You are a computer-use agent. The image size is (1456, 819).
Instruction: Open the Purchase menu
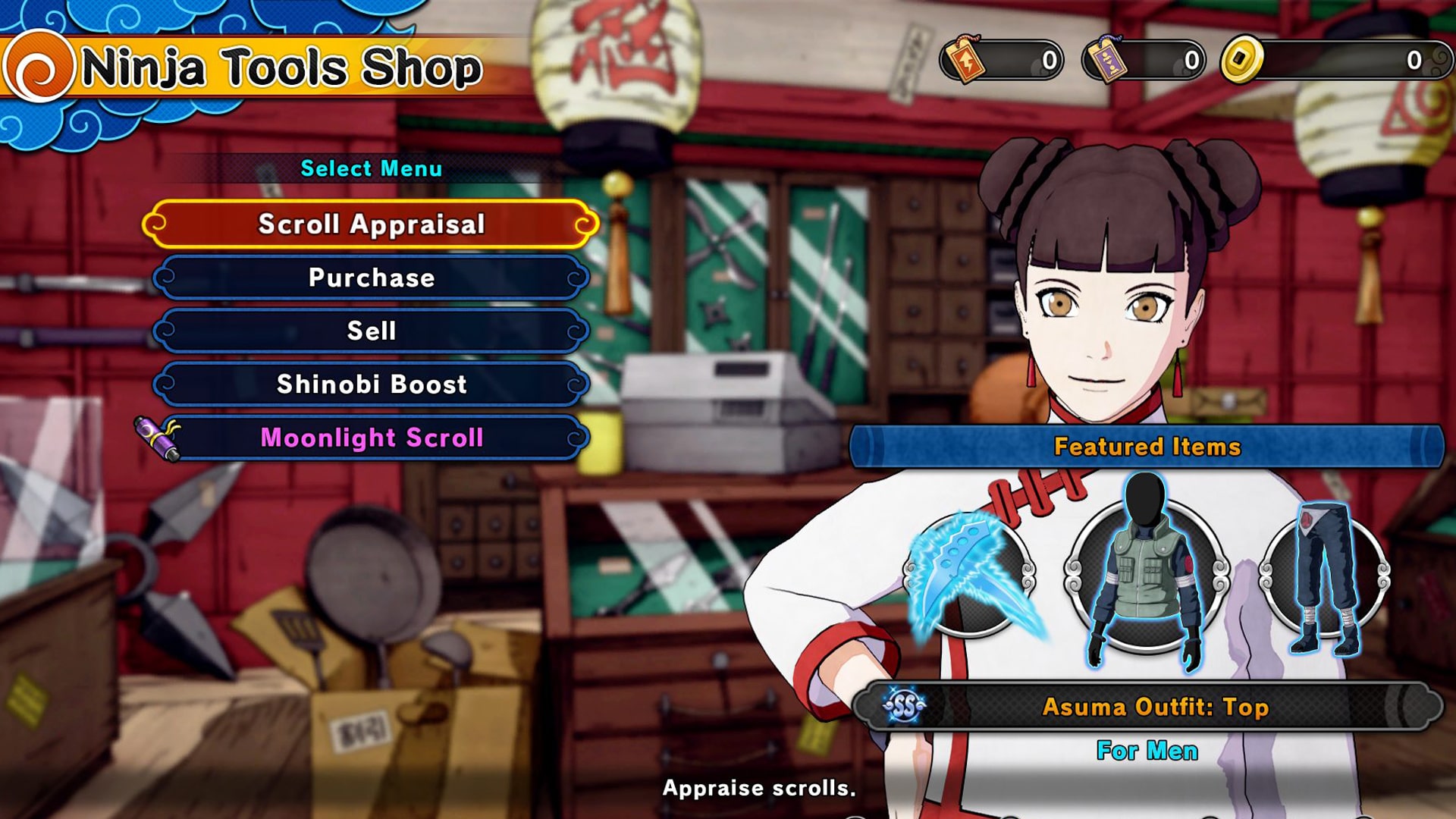372,278
